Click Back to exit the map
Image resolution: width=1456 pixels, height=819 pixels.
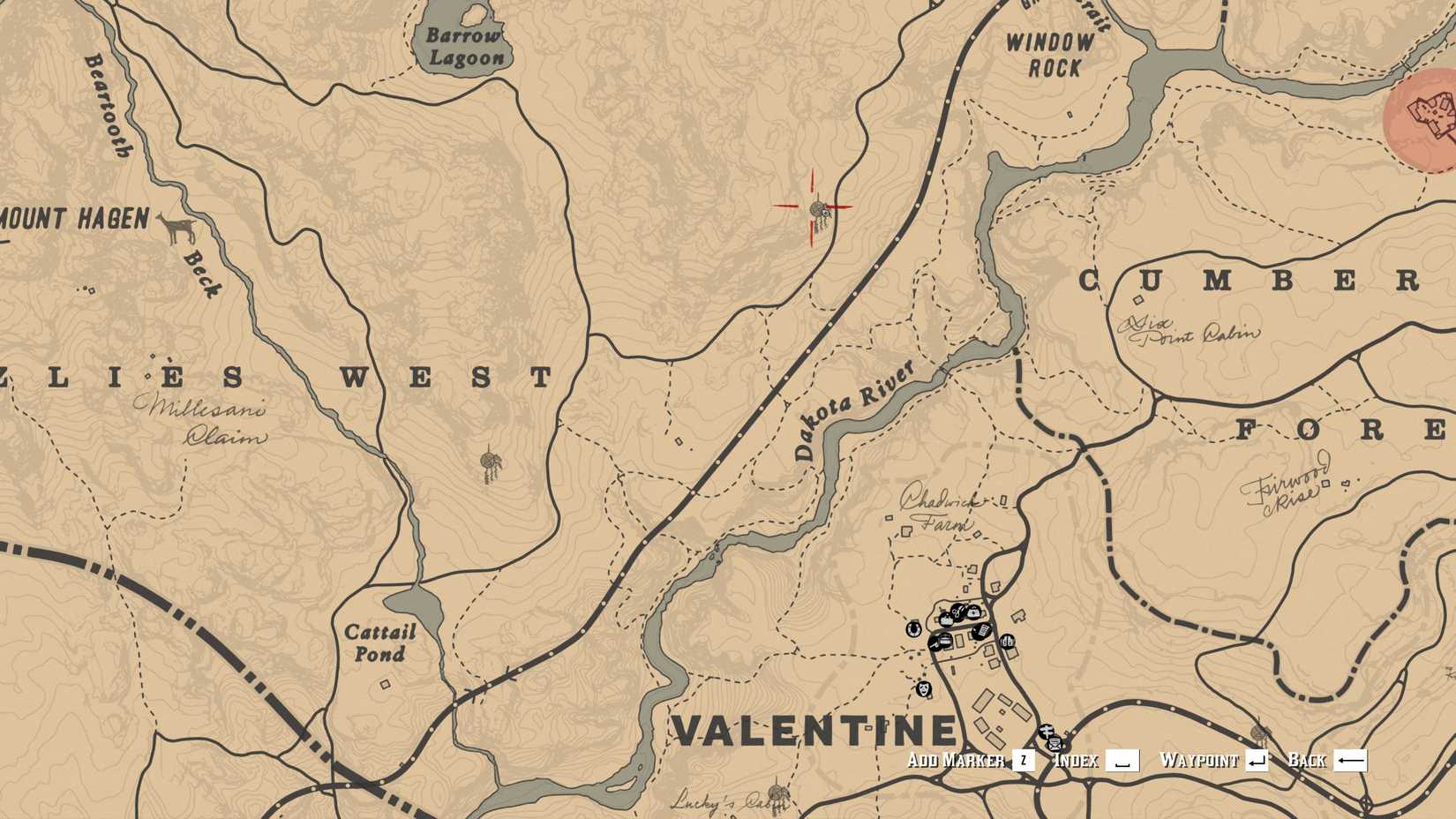[1310, 758]
